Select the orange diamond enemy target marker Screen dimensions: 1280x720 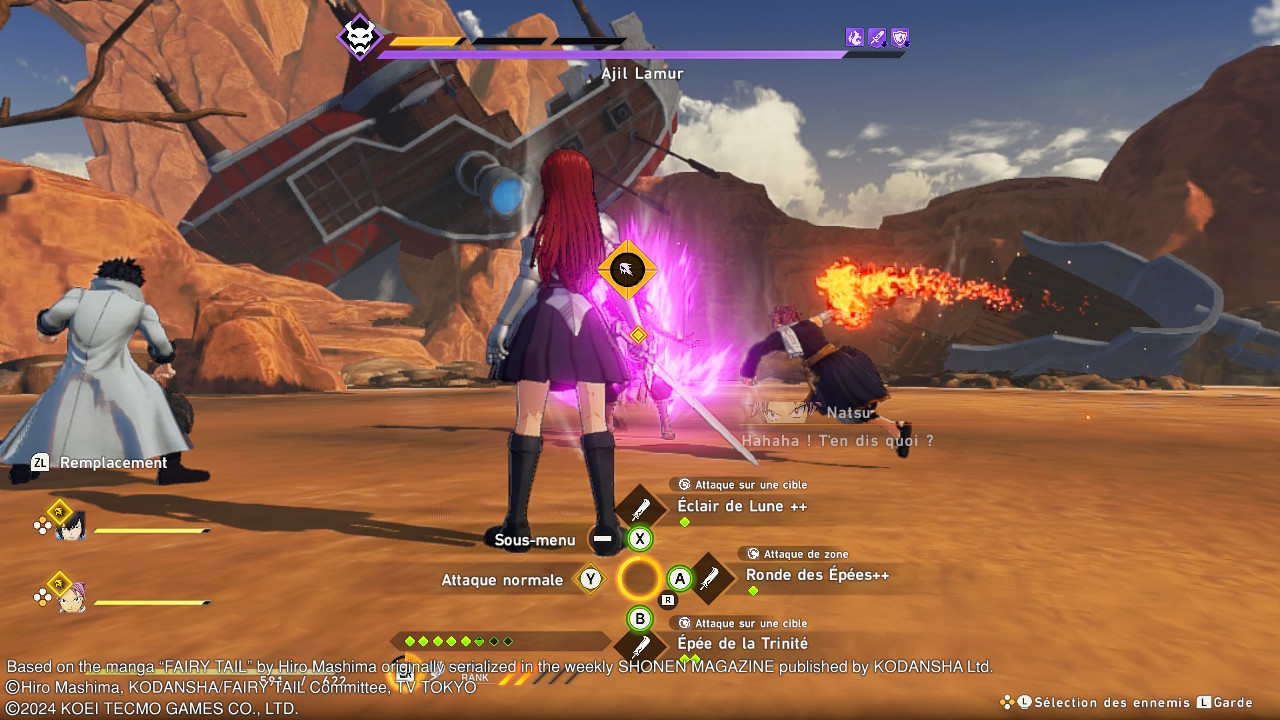pos(627,269)
